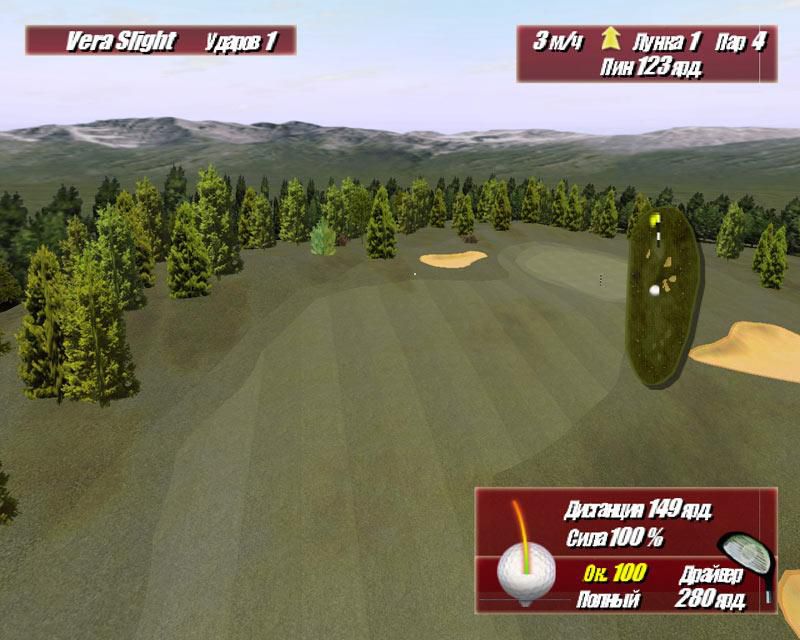The height and width of the screenshot is (640, 800).
Task: Click the driver club head icon
Action: 745,558
